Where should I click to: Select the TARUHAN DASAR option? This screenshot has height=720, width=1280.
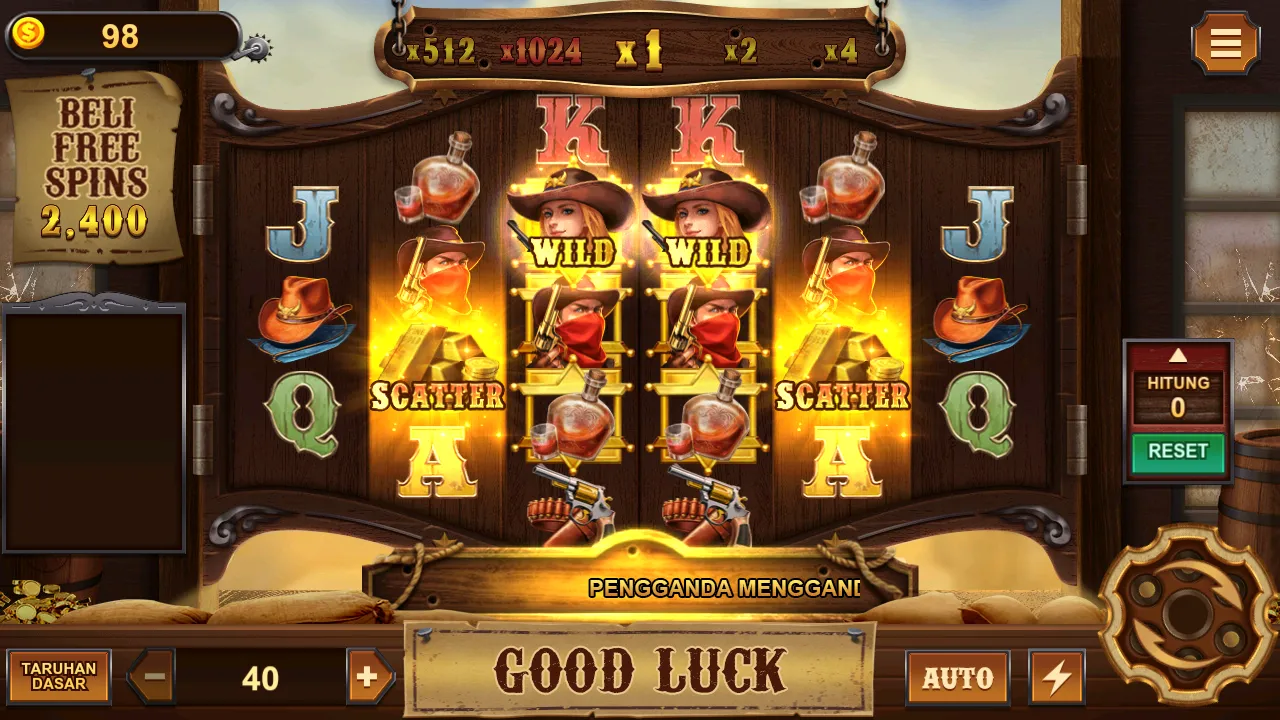coord(57,677)
